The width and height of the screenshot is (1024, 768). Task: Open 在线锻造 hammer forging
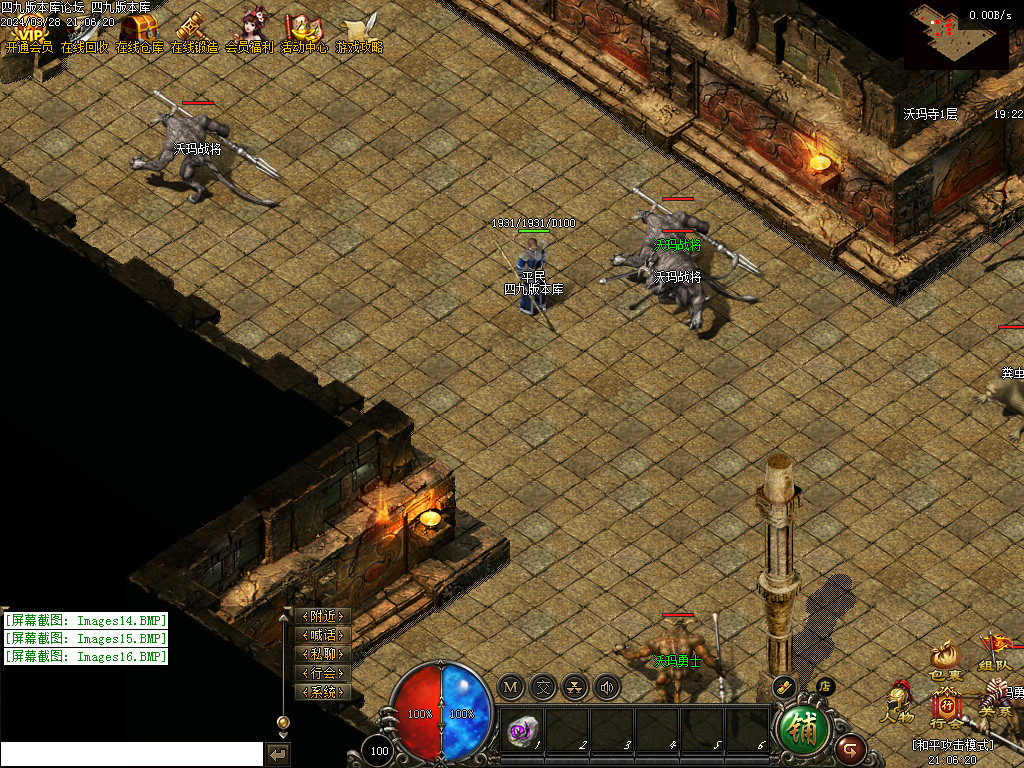(194, 33)
